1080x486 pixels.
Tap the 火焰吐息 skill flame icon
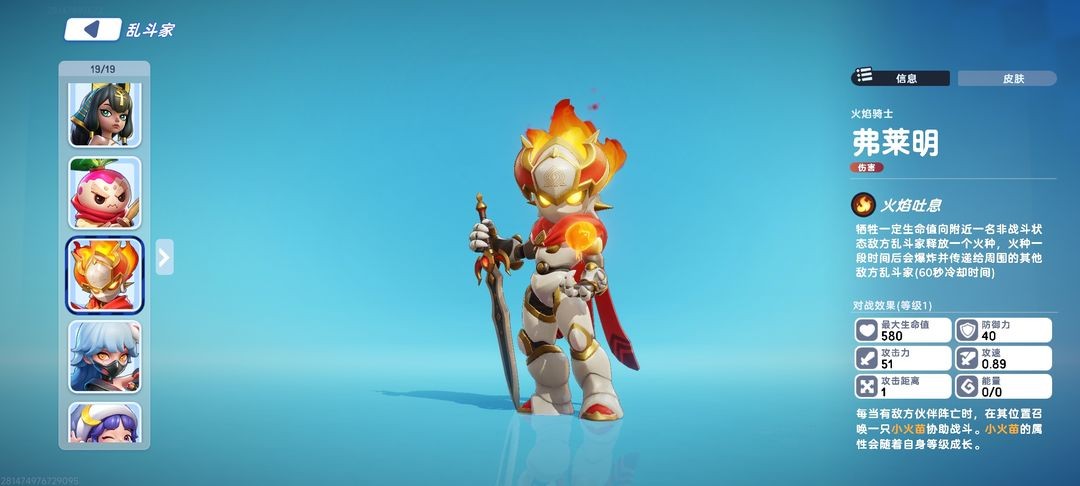[x=862, y=205]
